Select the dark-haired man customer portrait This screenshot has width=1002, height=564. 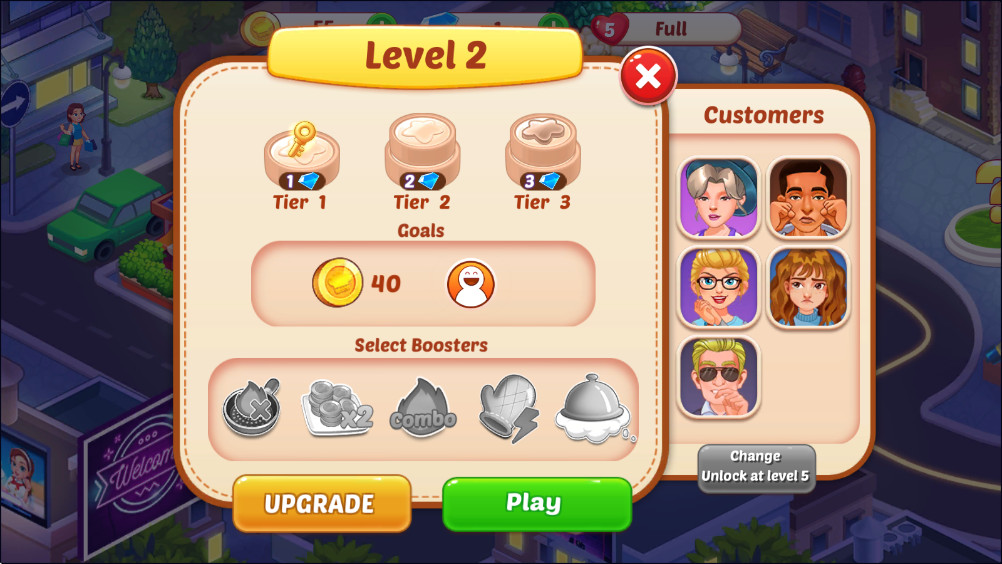coord(808,197)
